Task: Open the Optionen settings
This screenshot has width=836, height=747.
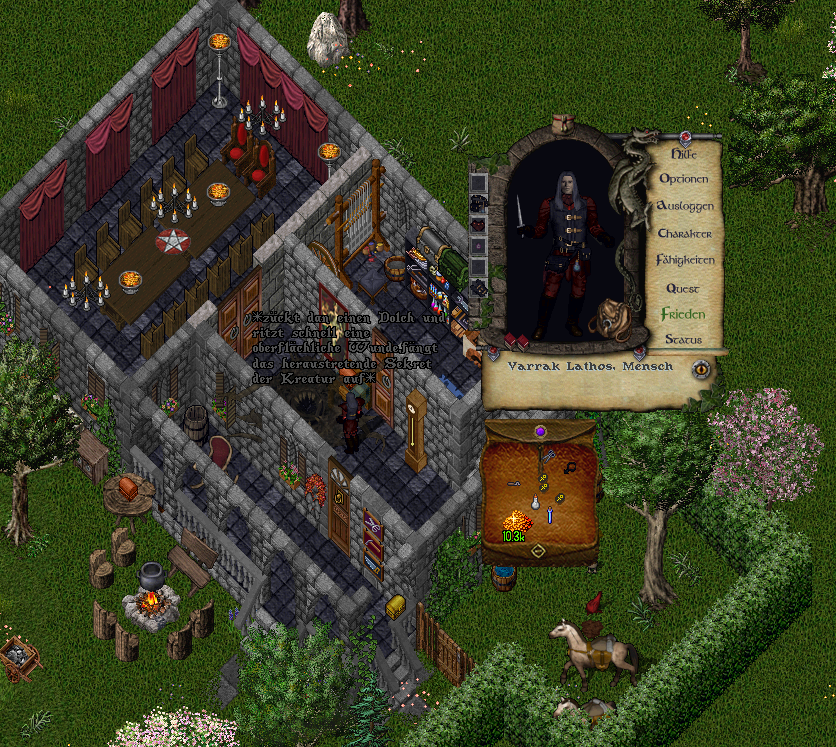Action: point(684,179)
